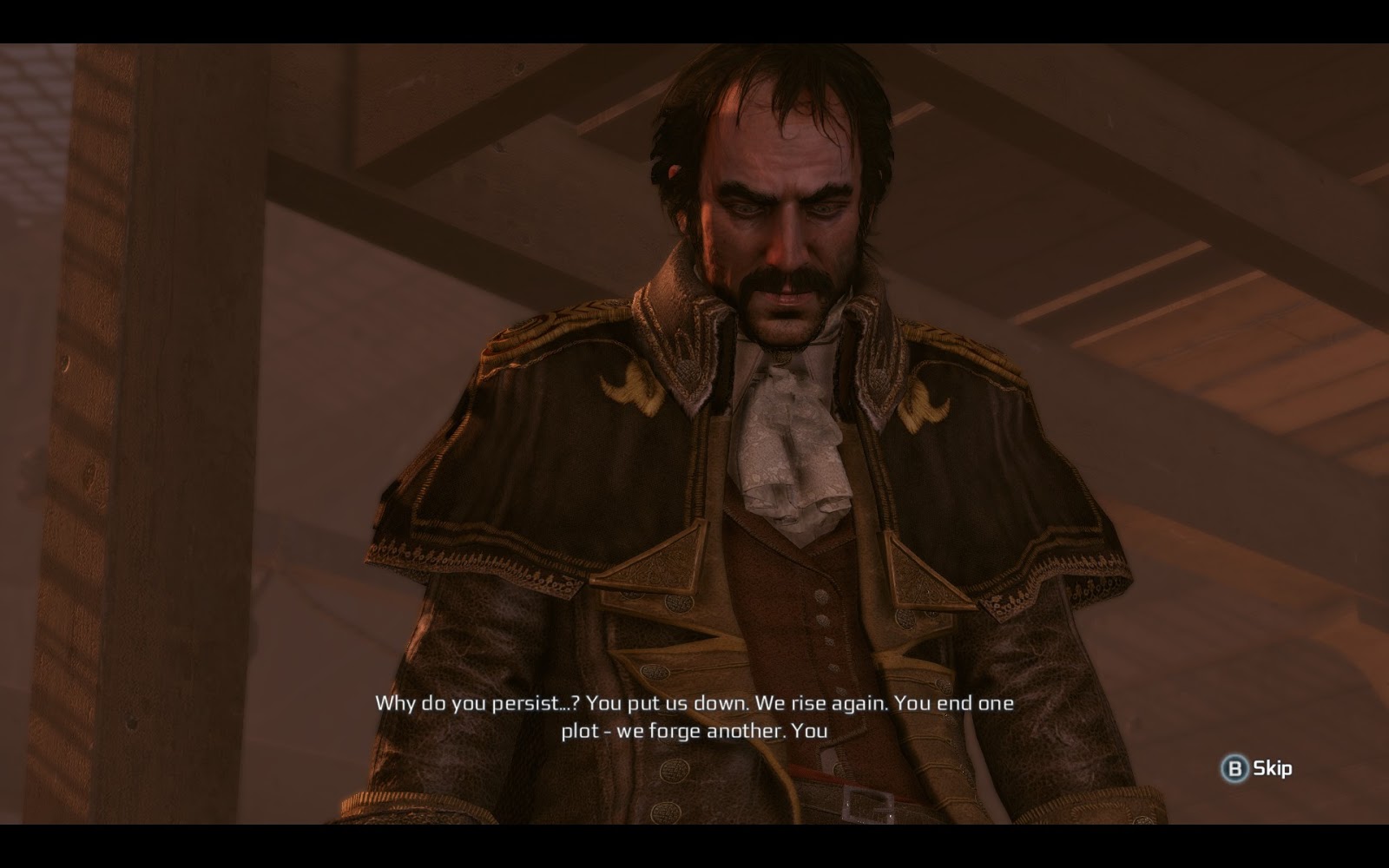Select the Skip cutscene prompt

coord(1256,768)
